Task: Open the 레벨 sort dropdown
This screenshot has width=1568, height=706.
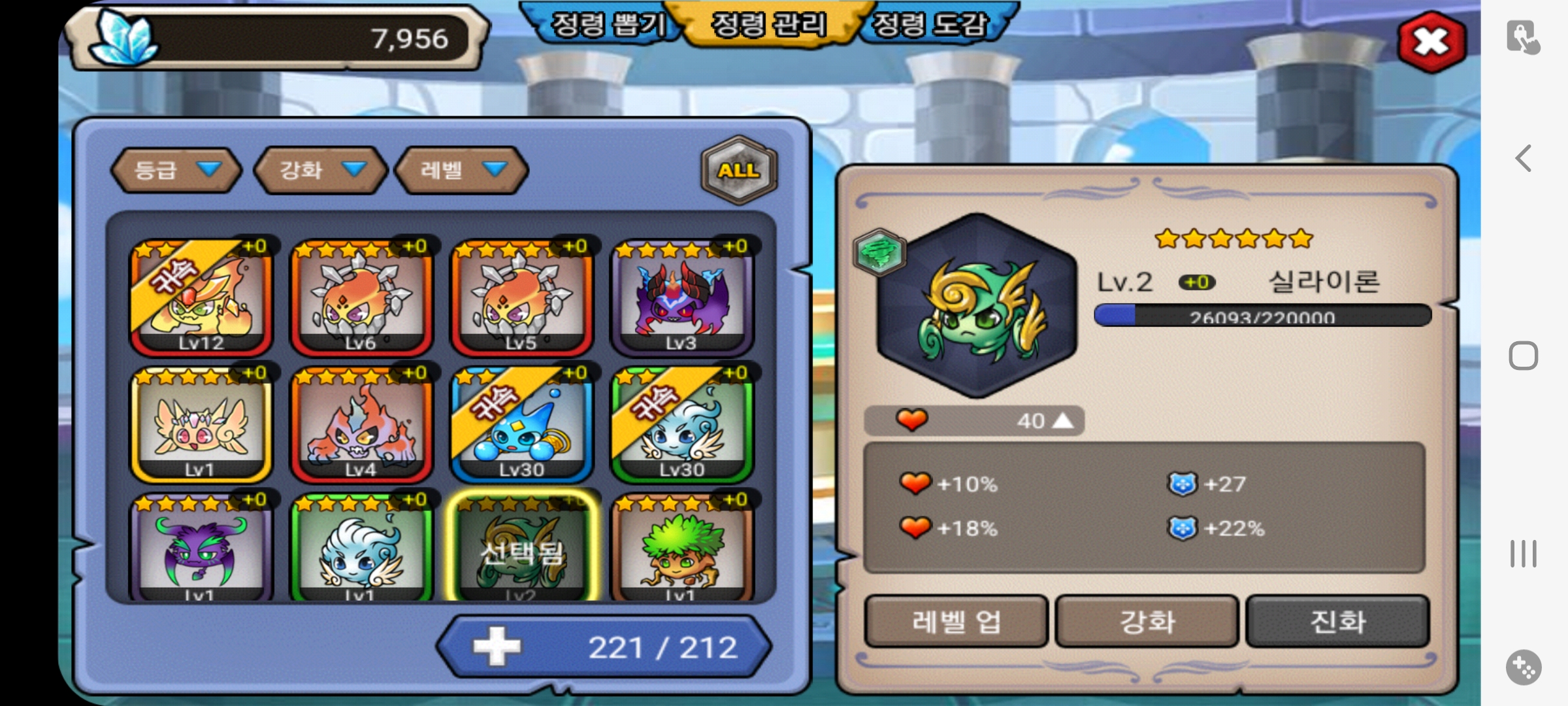Action: point(461,171)
